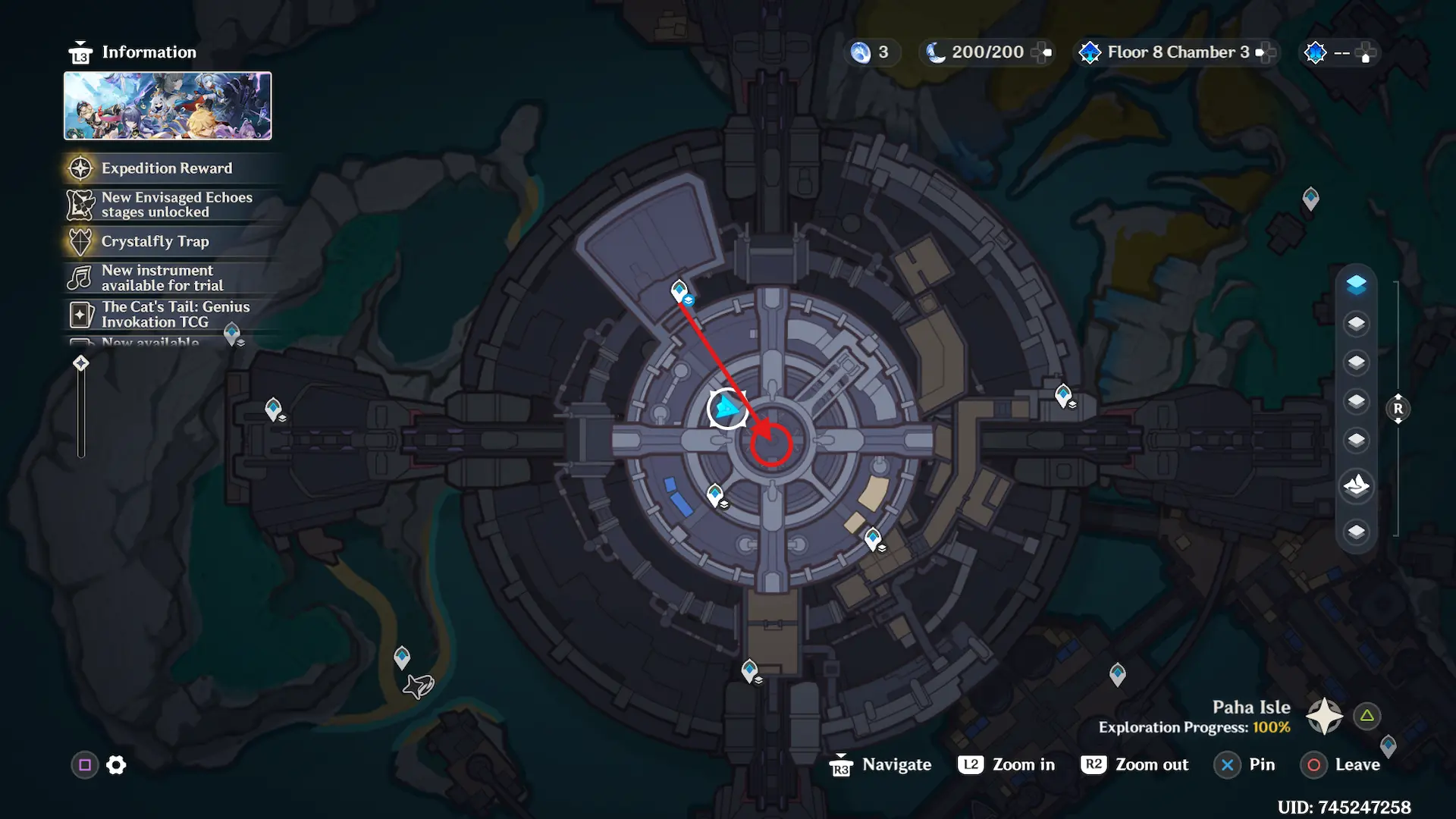
Task: Choose the Crystalfly Trap entry
Action: pyautogui.click(x=155, y=241)
